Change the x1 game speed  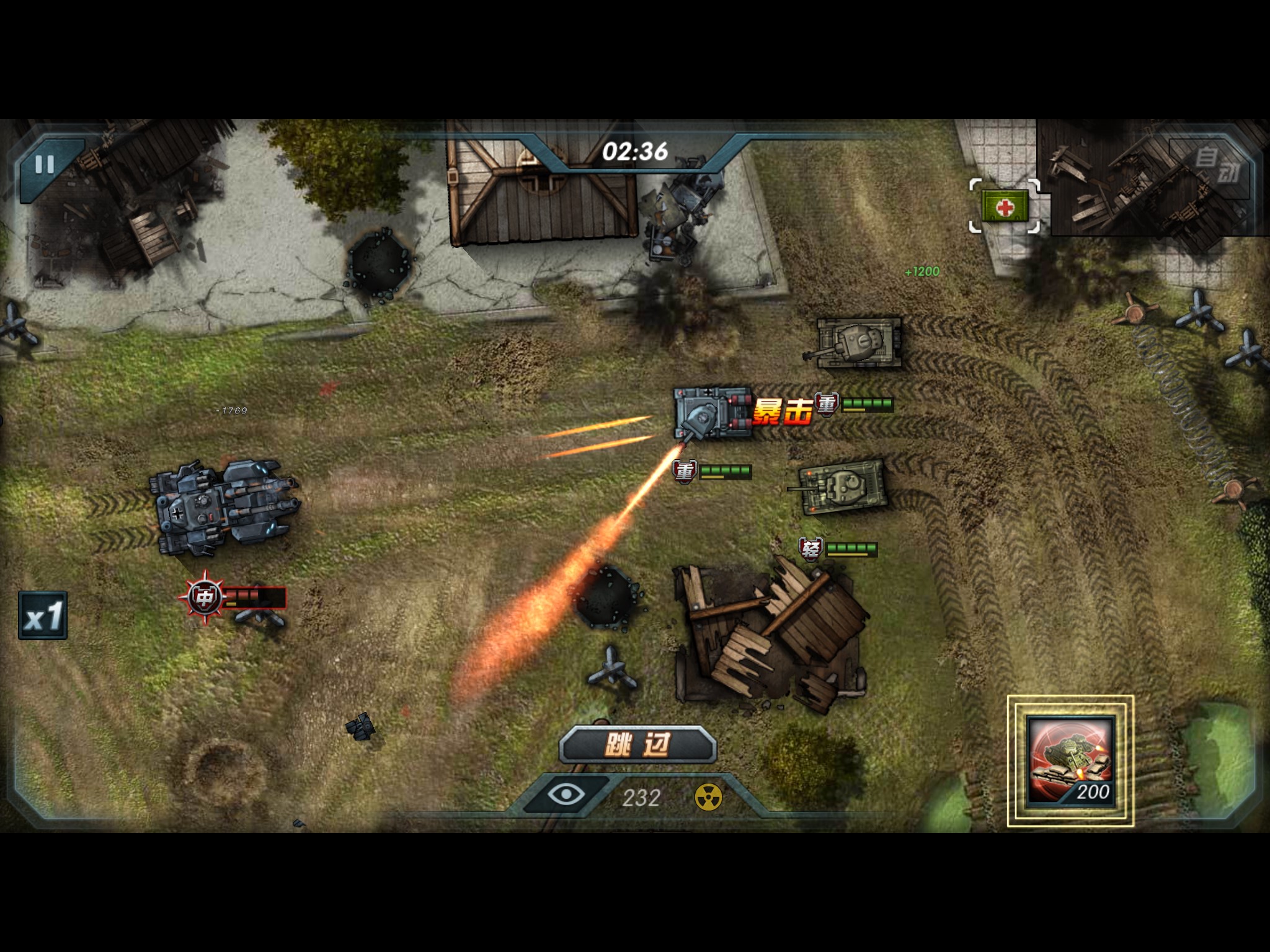point(43,615)
